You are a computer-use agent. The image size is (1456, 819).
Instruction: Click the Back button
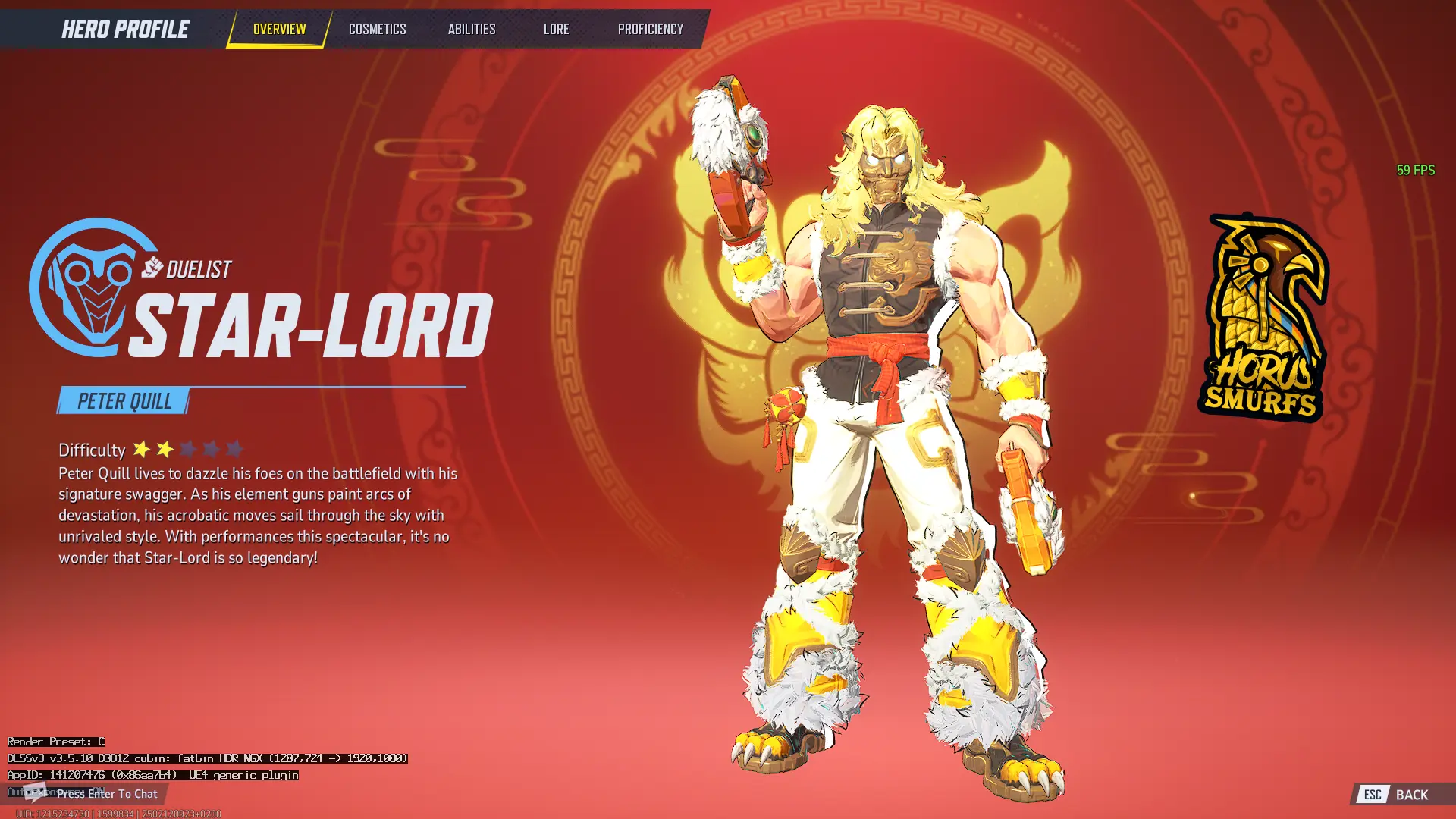(x=1415, y=795)
